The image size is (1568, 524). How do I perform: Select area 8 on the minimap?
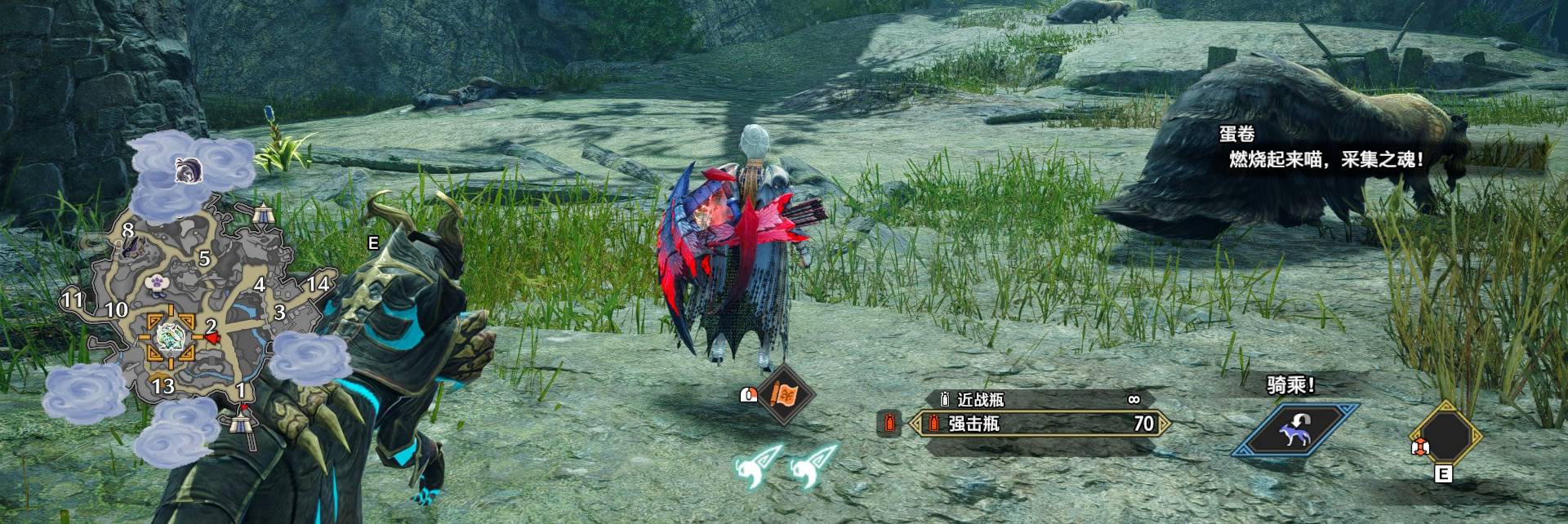[127, 231]
